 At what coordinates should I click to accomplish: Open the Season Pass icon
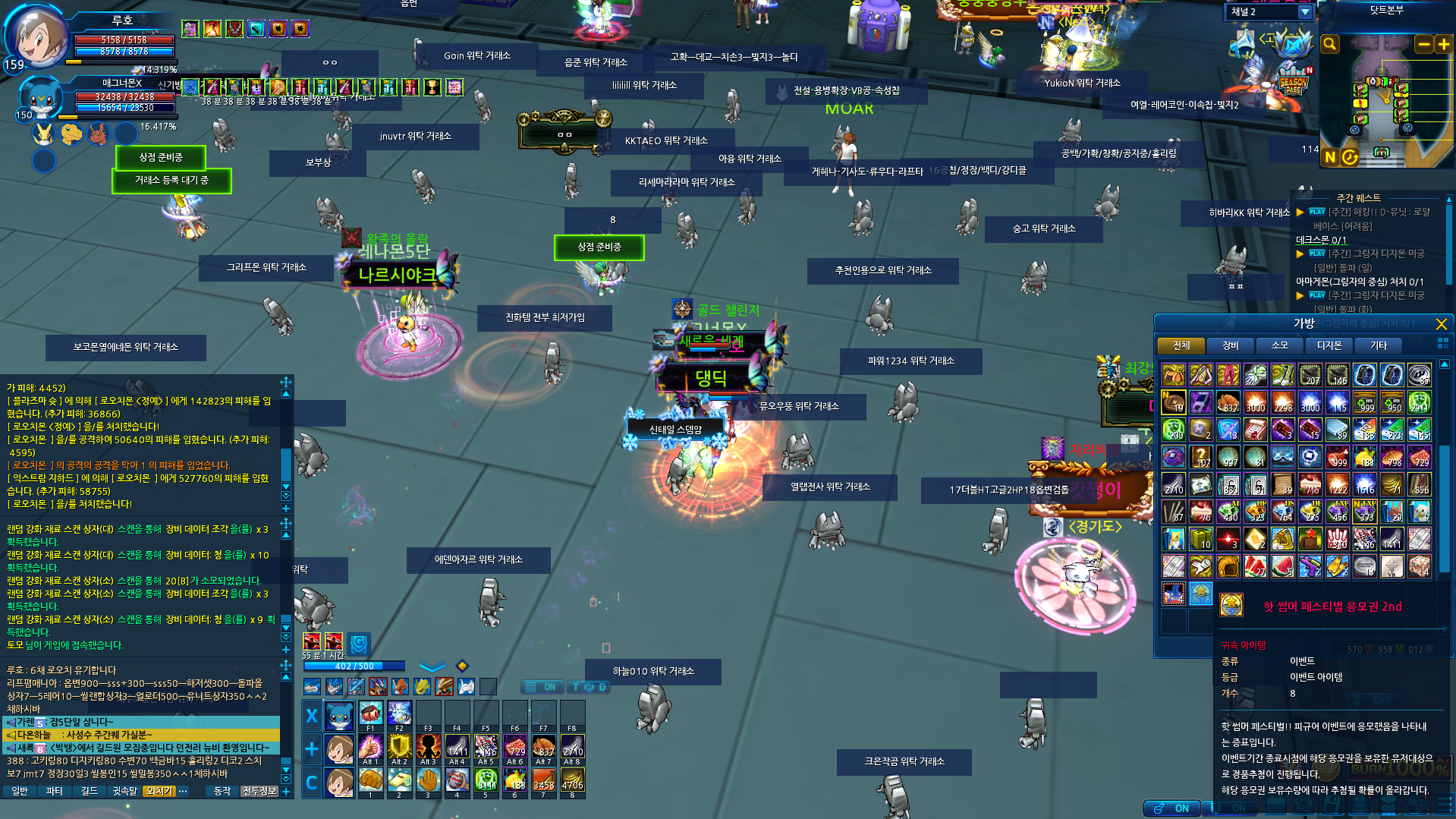click(1293, 82)
